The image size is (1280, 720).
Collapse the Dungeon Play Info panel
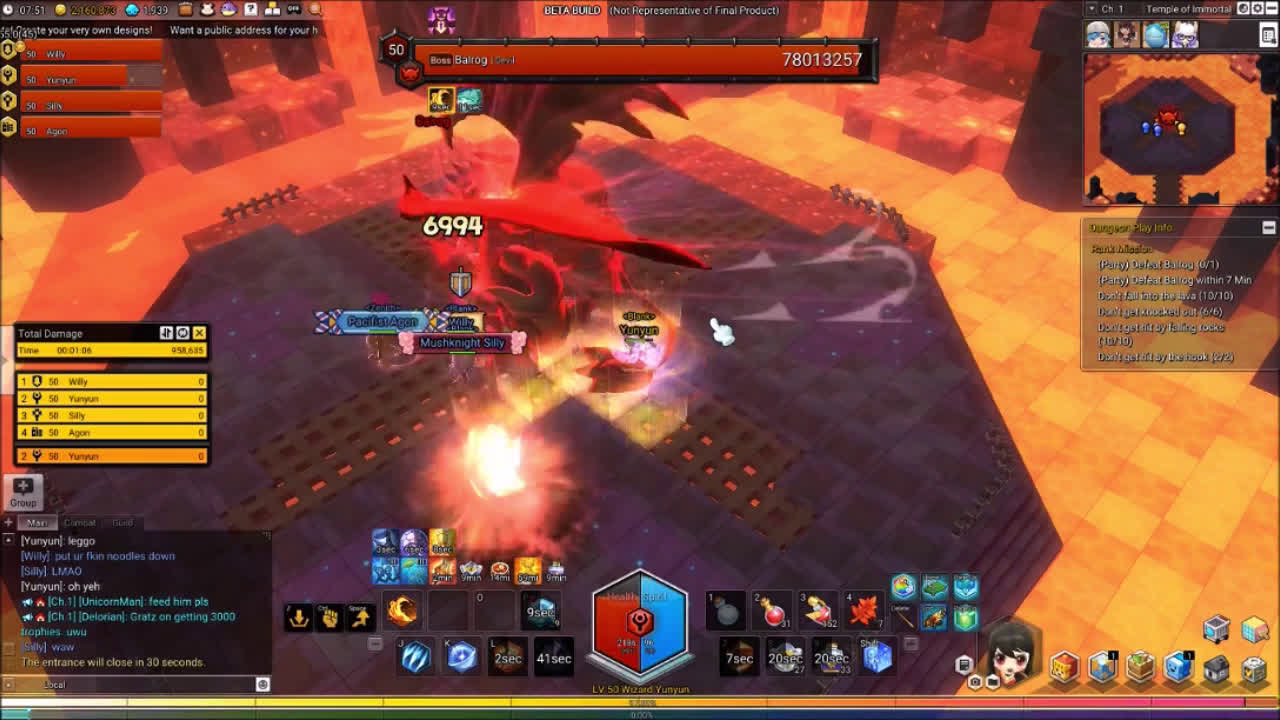(1268, 228)
